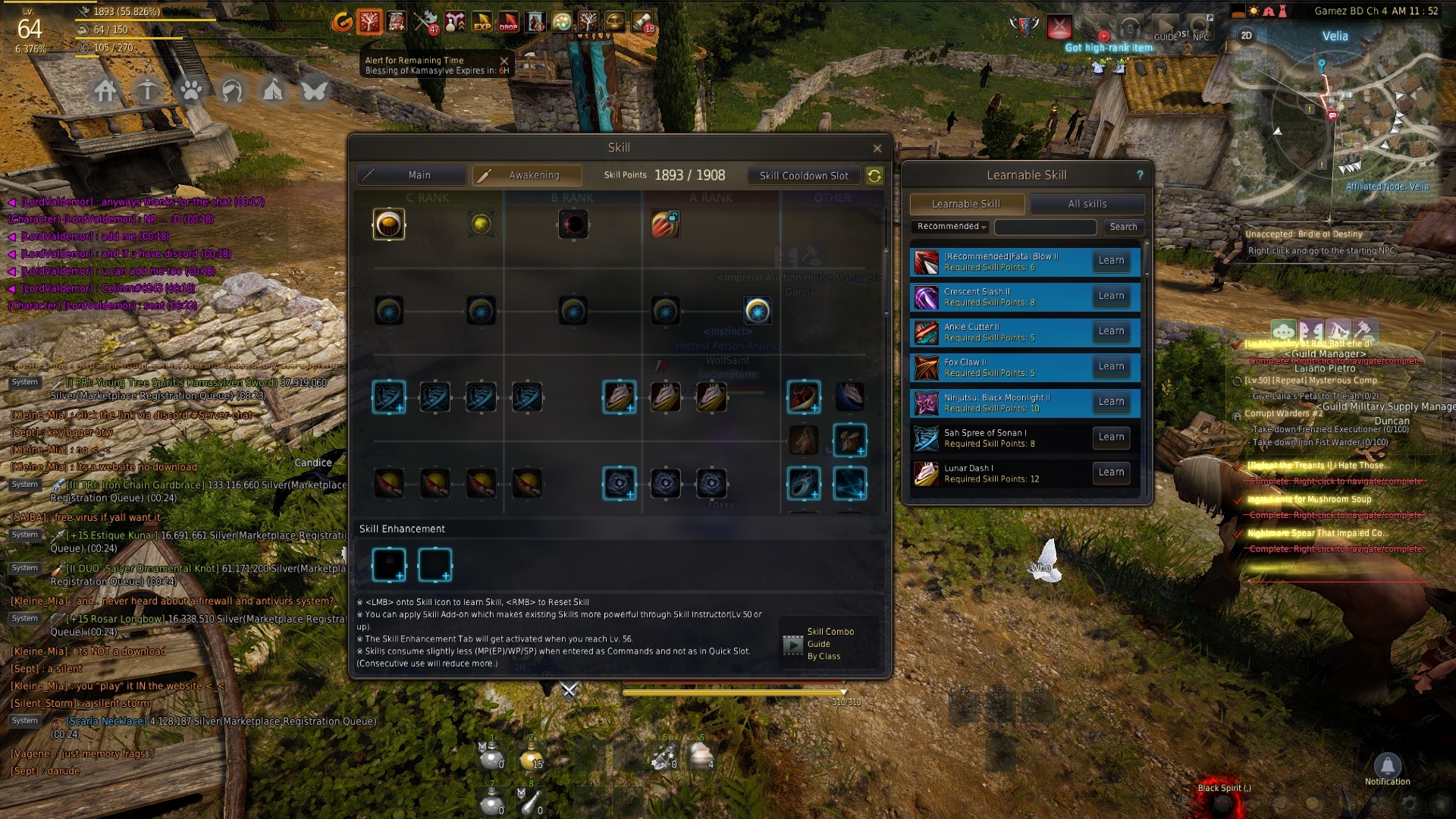Open the Recommended sort dropdown
Image resolution: width=1456 pixels, height=819 pixels.
click(952, 227)
